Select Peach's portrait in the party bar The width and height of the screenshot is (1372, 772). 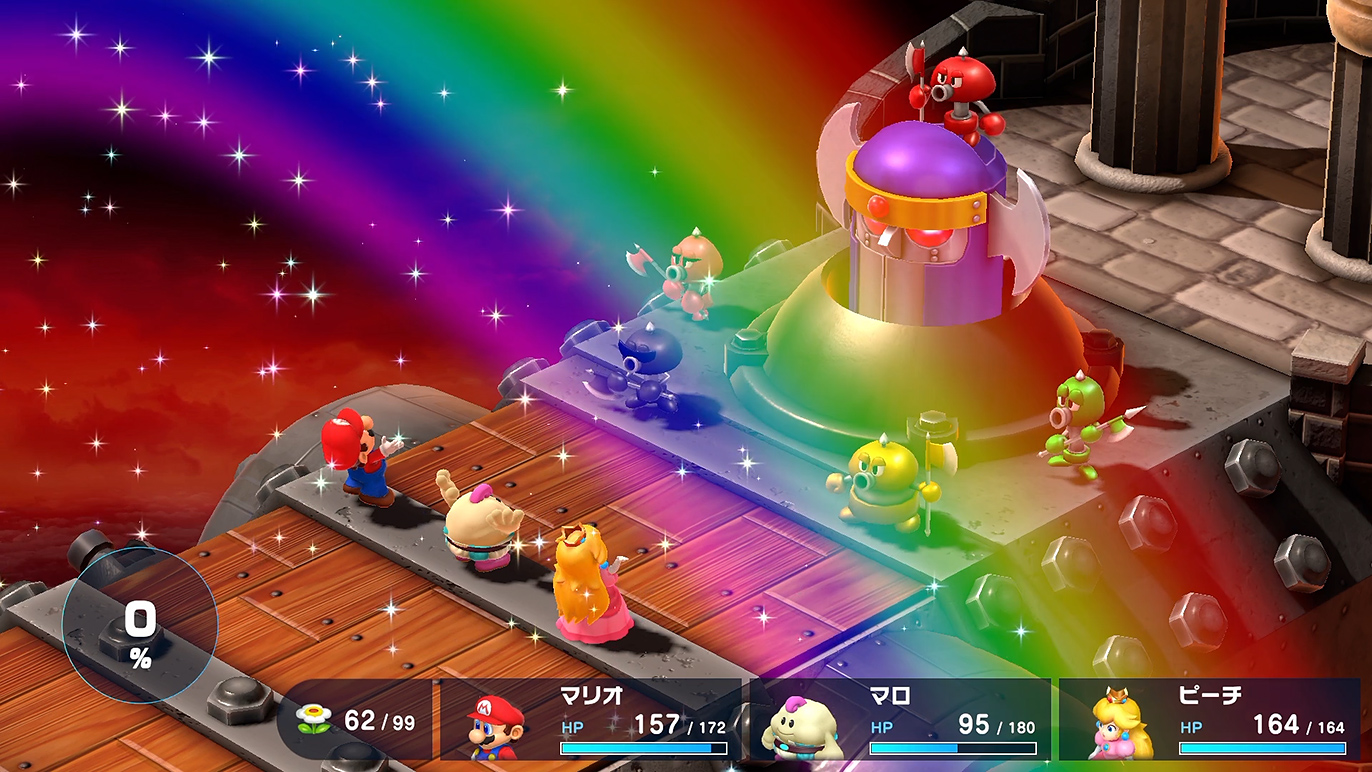tap(1121, 724)
